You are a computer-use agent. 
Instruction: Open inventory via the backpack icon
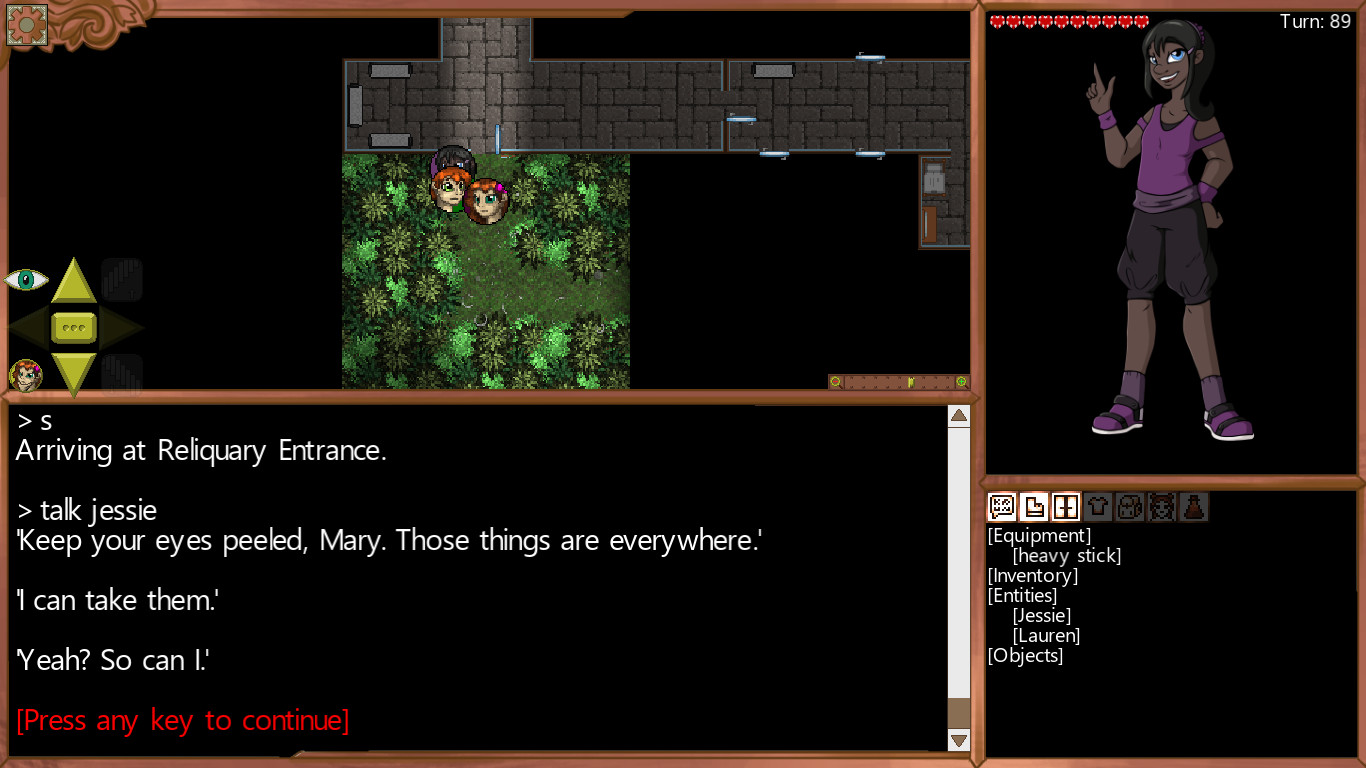point(1130,507)
